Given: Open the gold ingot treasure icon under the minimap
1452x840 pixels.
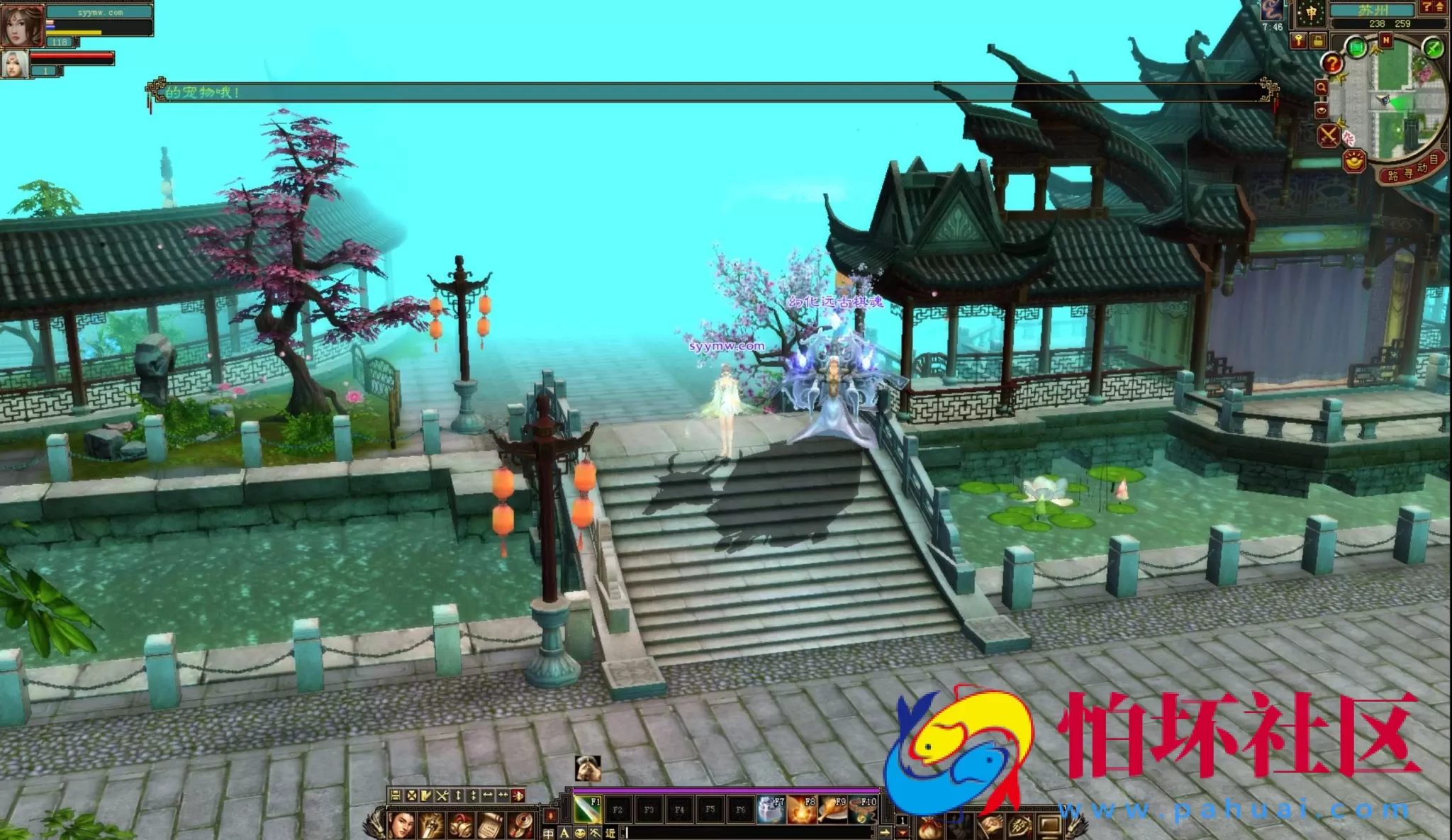Looking at the screenshot, I should pos(1353,162).
